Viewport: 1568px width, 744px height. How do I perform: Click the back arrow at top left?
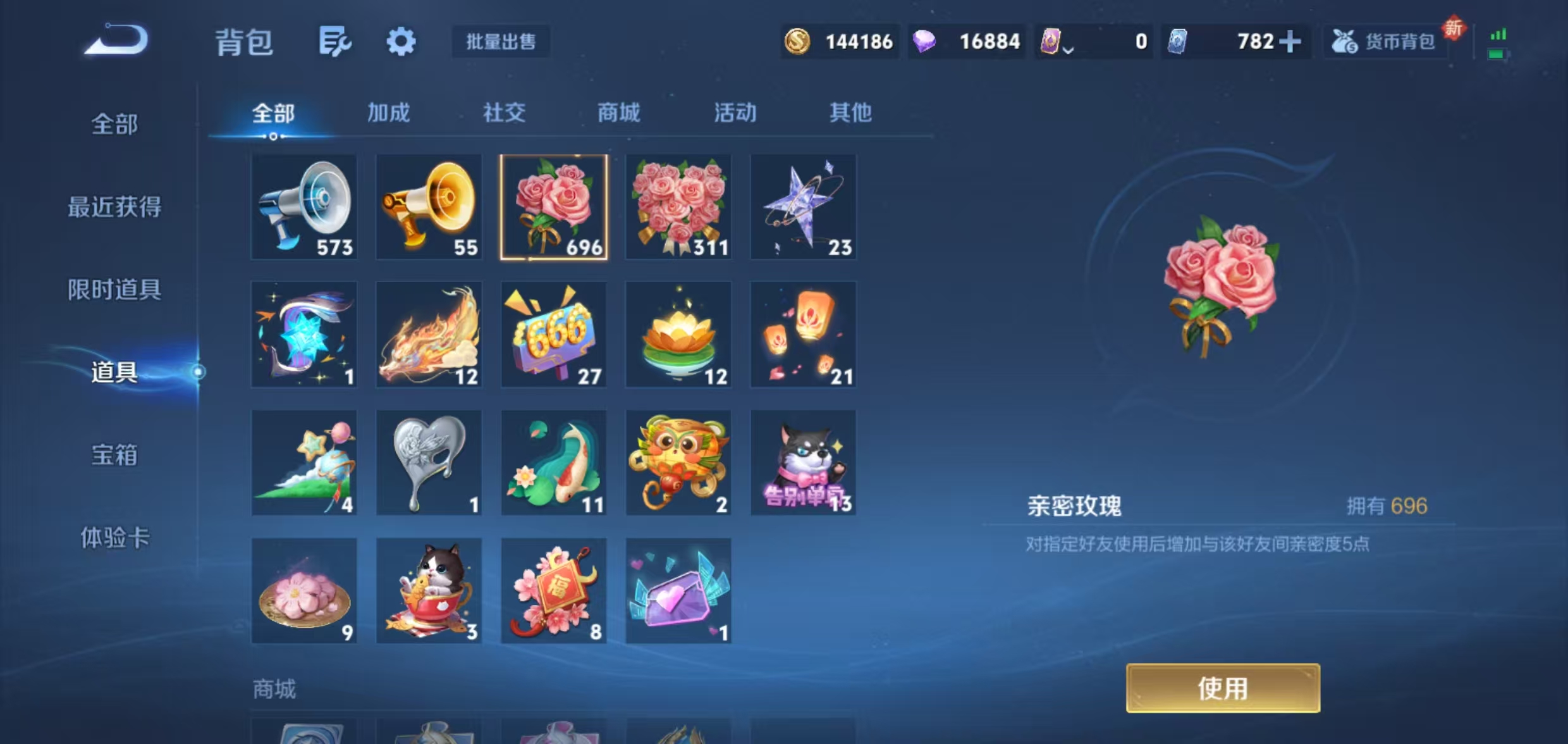click(x=117, y=39)
